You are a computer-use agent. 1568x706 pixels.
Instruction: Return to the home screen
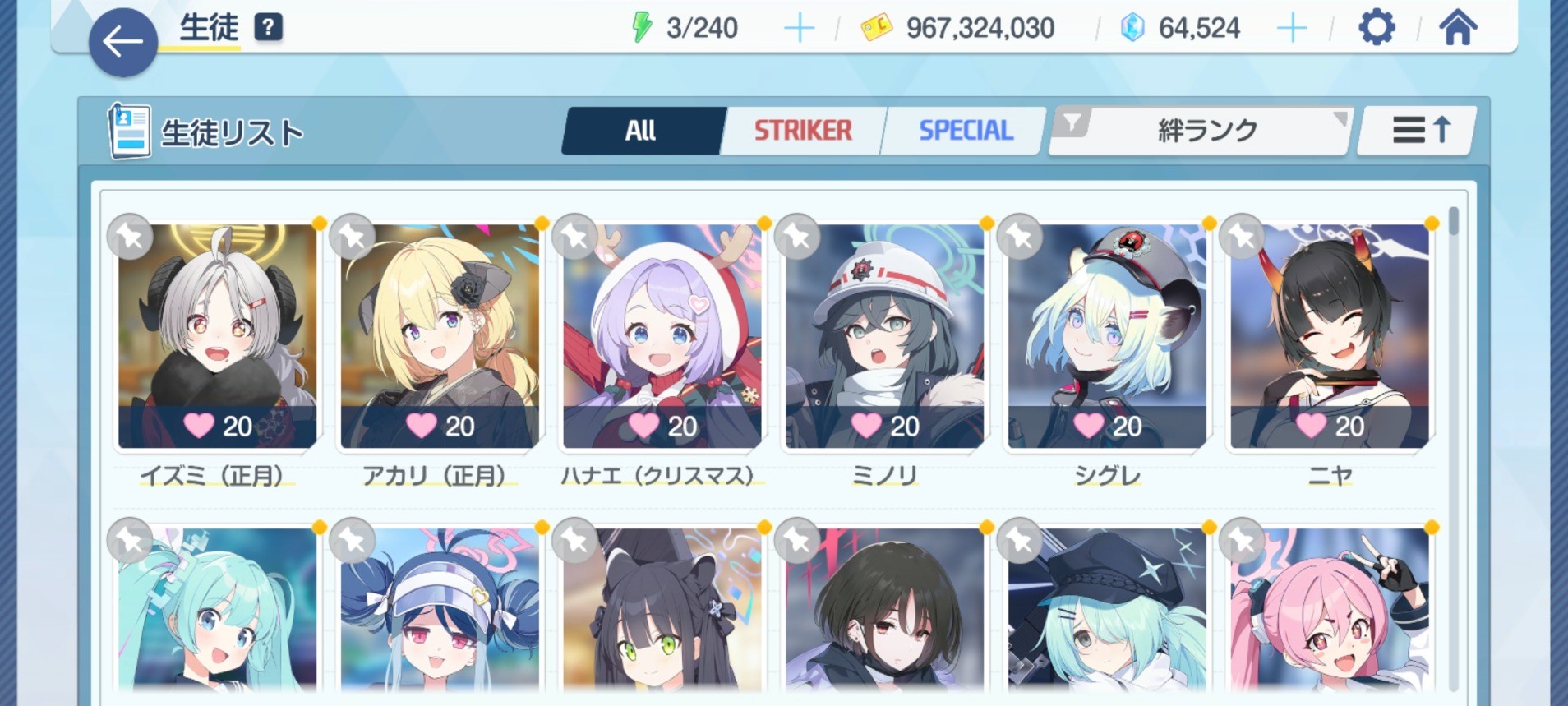pos(1457,28)
